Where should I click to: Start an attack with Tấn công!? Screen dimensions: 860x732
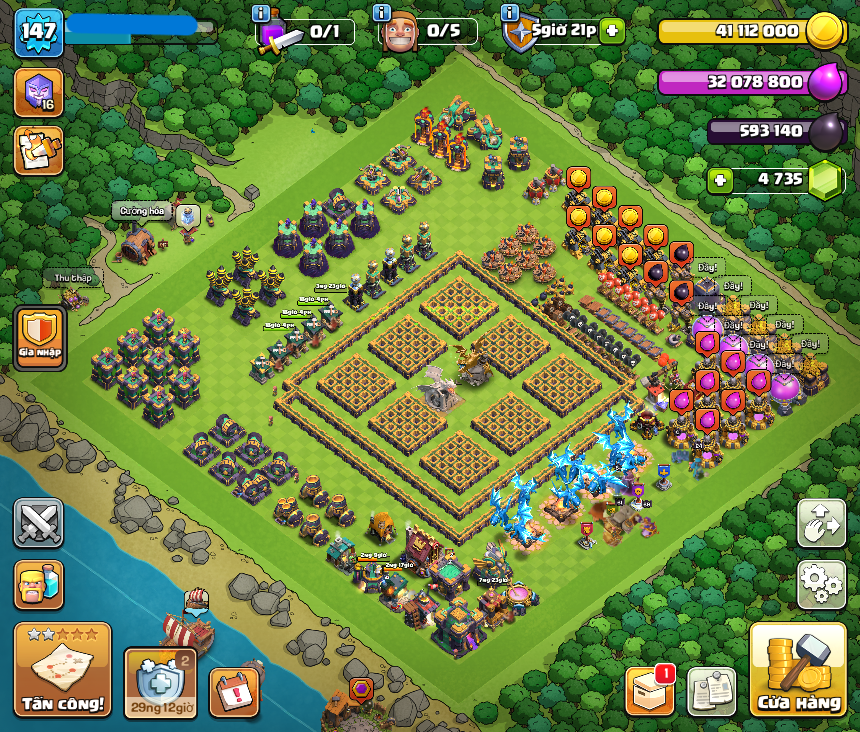click(x=62, y=670)
